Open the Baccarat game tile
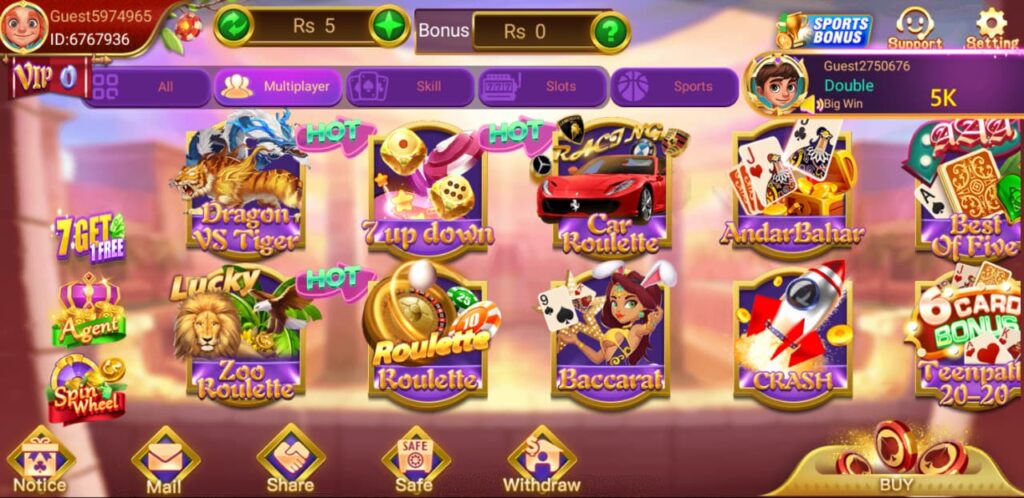Screen dimensions: 1024x498 point(610,335)
